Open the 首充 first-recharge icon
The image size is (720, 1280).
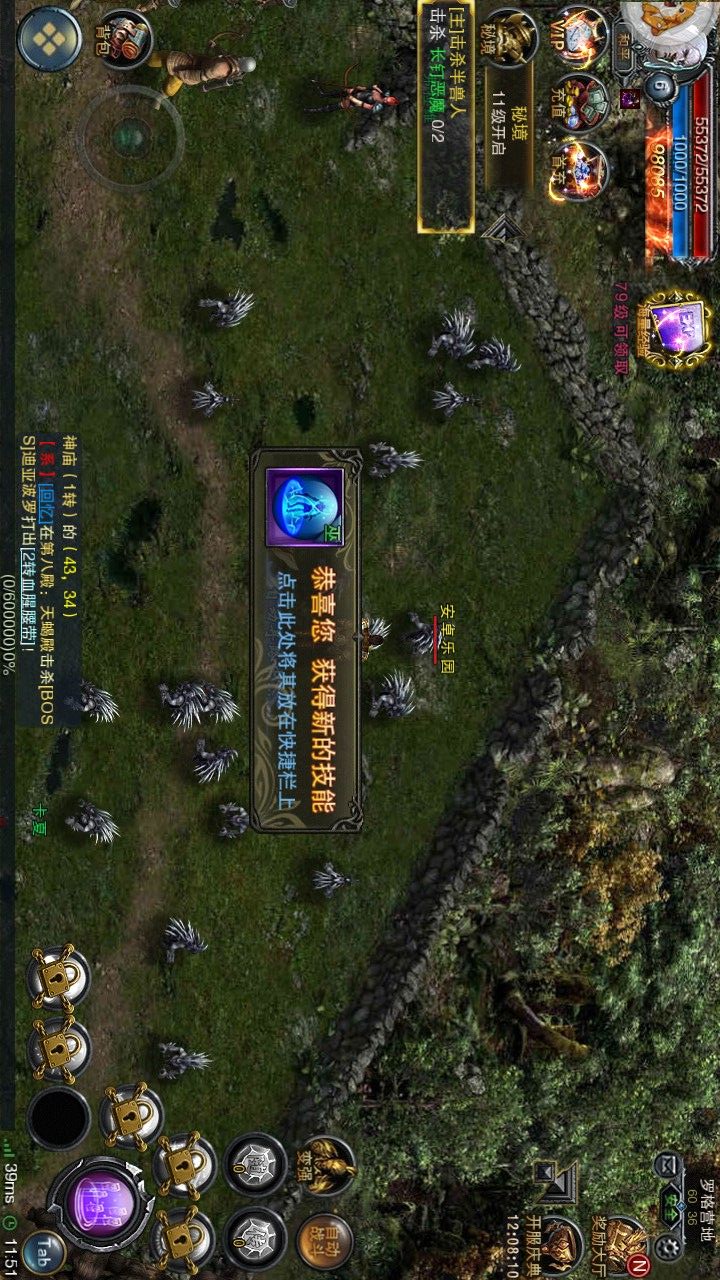pos(580,170)
